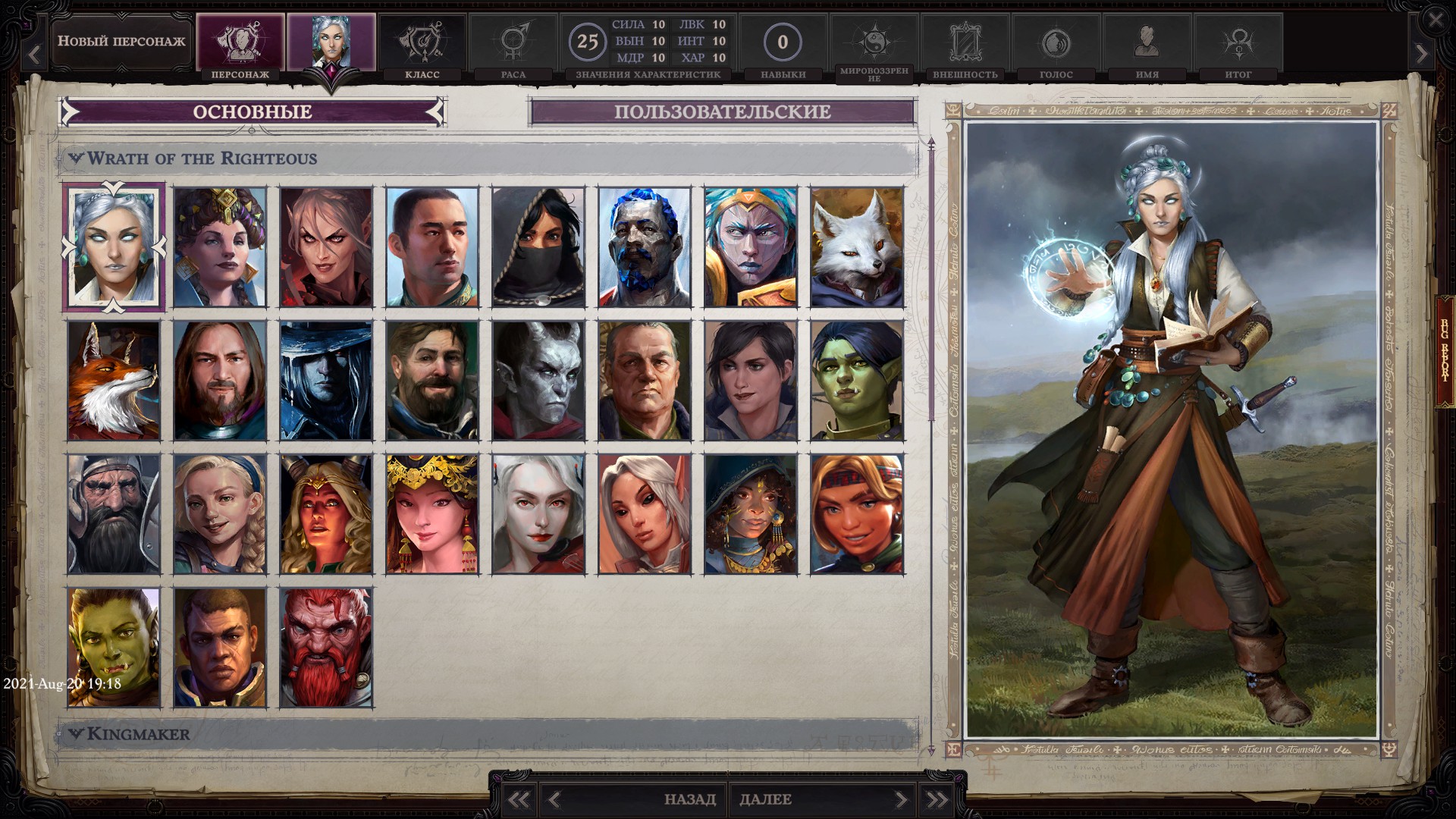Viewport: 1456px width, 819px height.
Task: Jump to the Внешность step
Action: 965,45
